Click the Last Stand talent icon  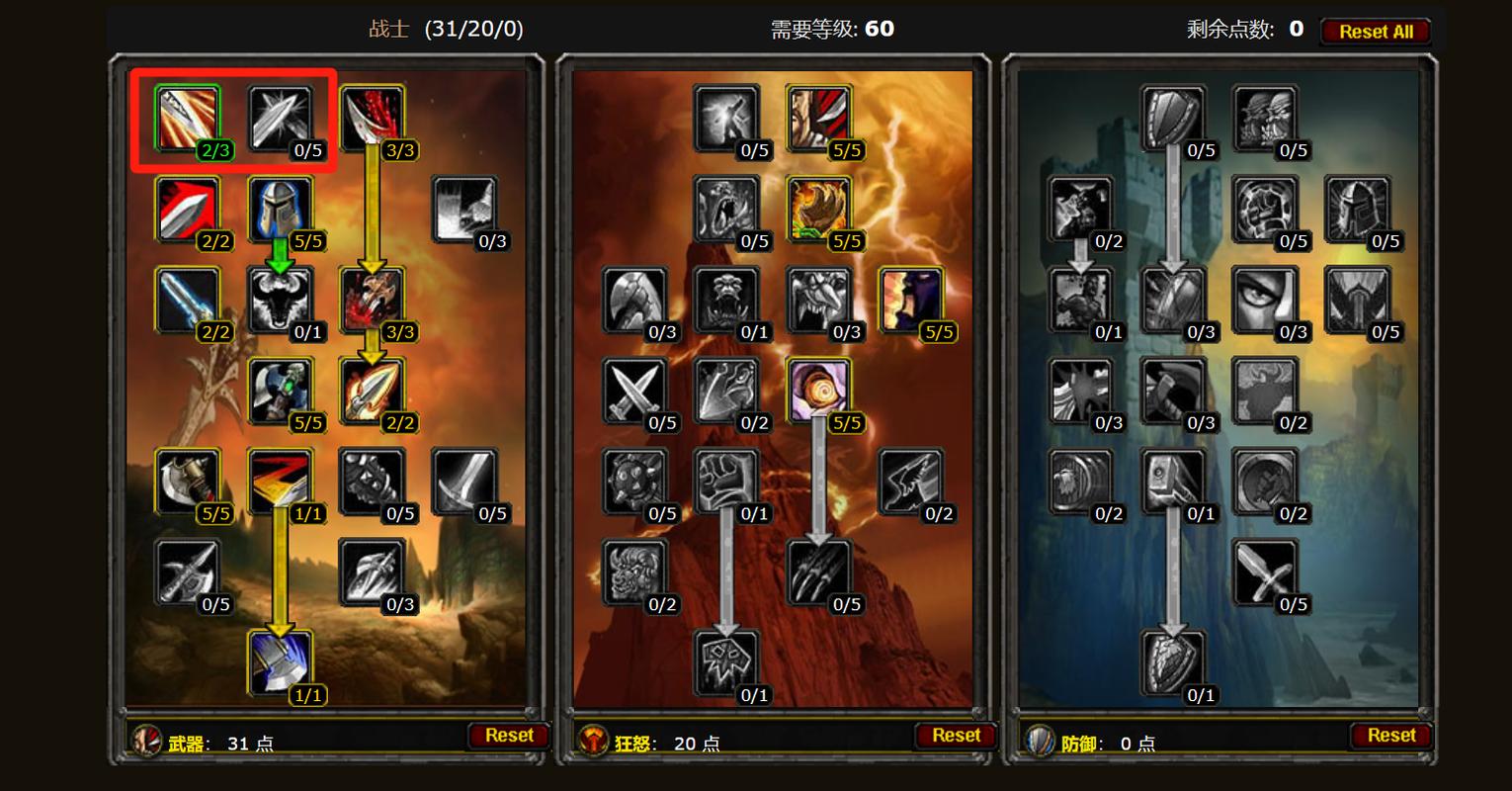(1082, 302)
